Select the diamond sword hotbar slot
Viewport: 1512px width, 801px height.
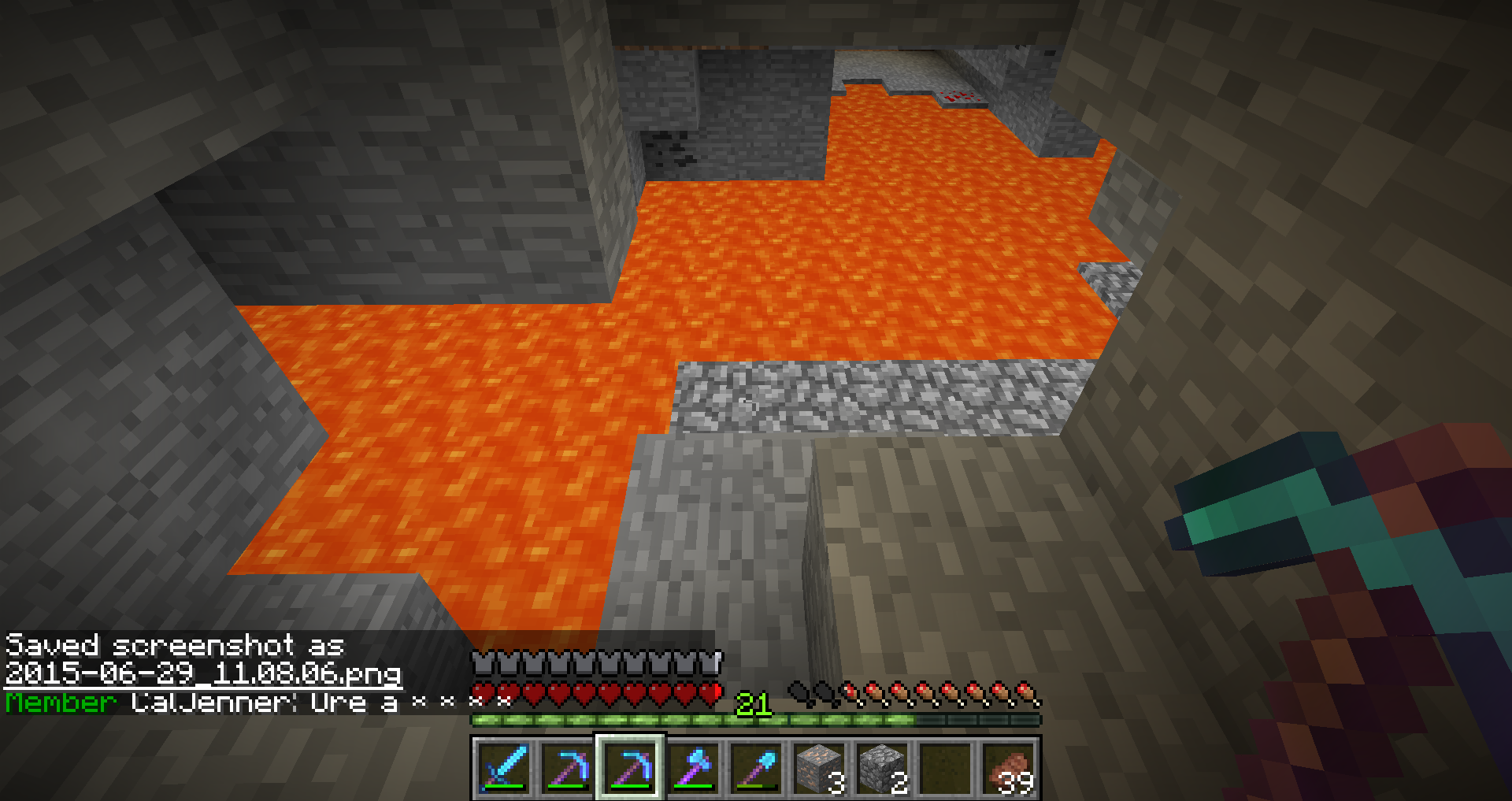click(502, 767)
